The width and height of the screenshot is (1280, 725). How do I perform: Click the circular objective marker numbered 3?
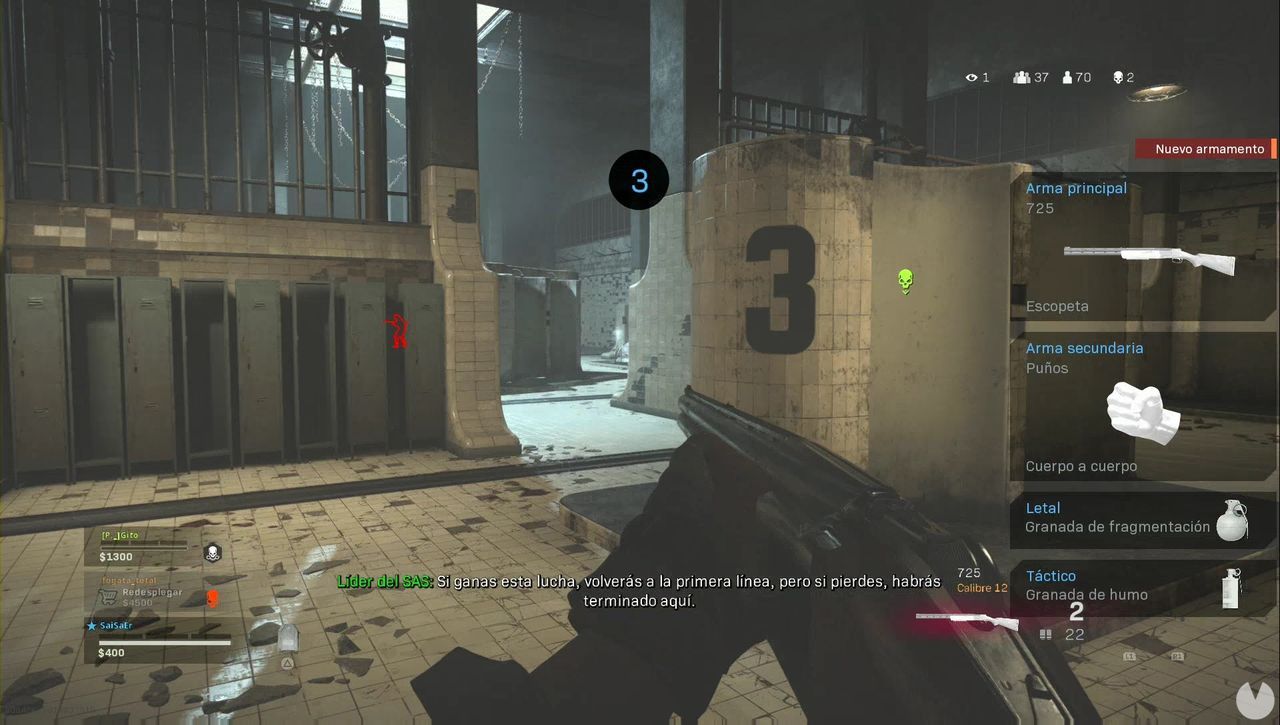coord(638,180)
